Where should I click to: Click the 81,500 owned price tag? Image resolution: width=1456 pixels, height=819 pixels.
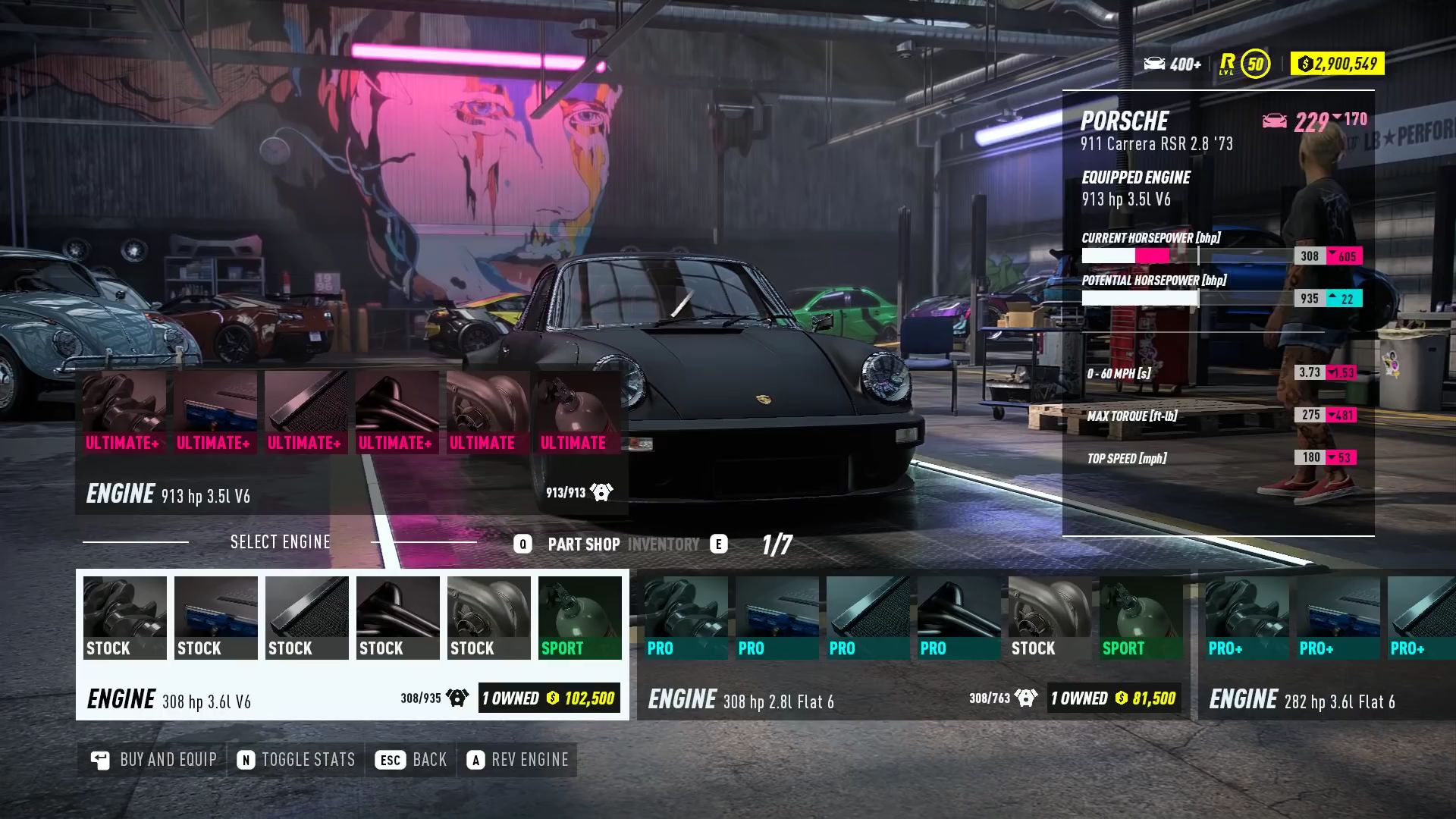[x=1113, y=698]
